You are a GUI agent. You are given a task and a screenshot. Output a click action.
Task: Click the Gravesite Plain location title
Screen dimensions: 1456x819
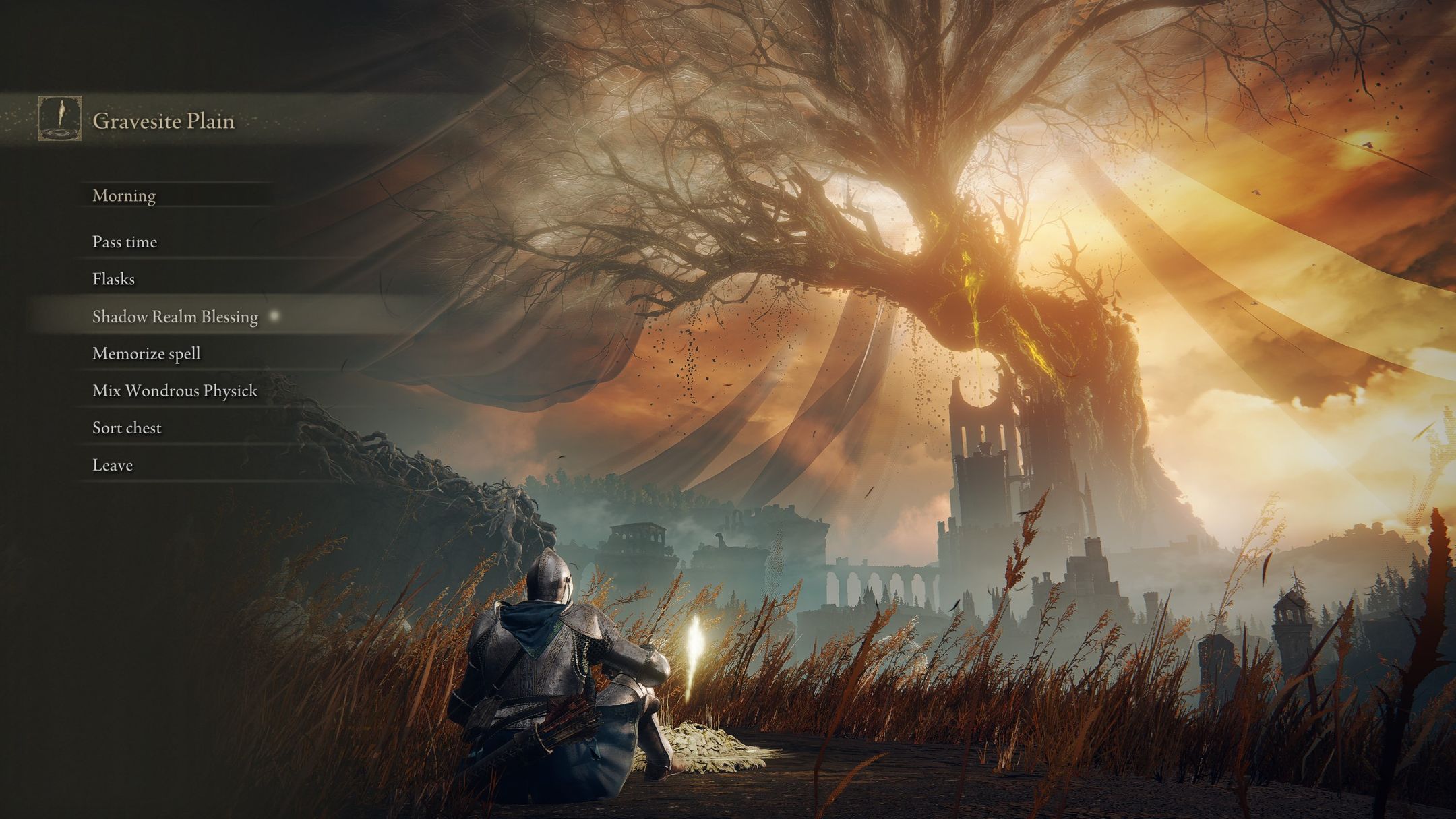[163, 121]
